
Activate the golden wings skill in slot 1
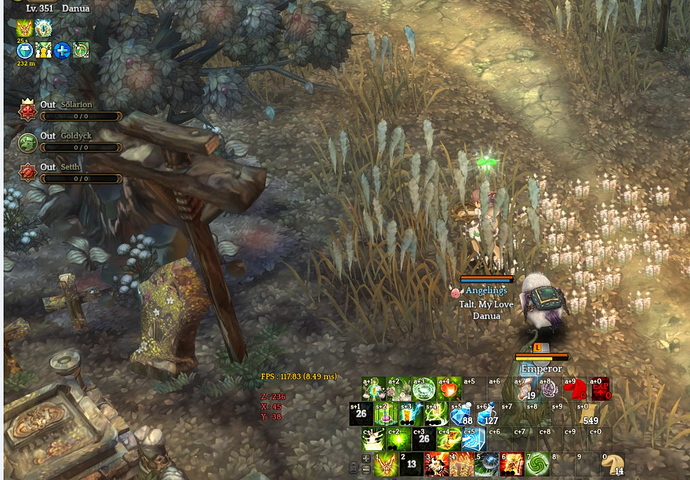(x=386, y=464)
